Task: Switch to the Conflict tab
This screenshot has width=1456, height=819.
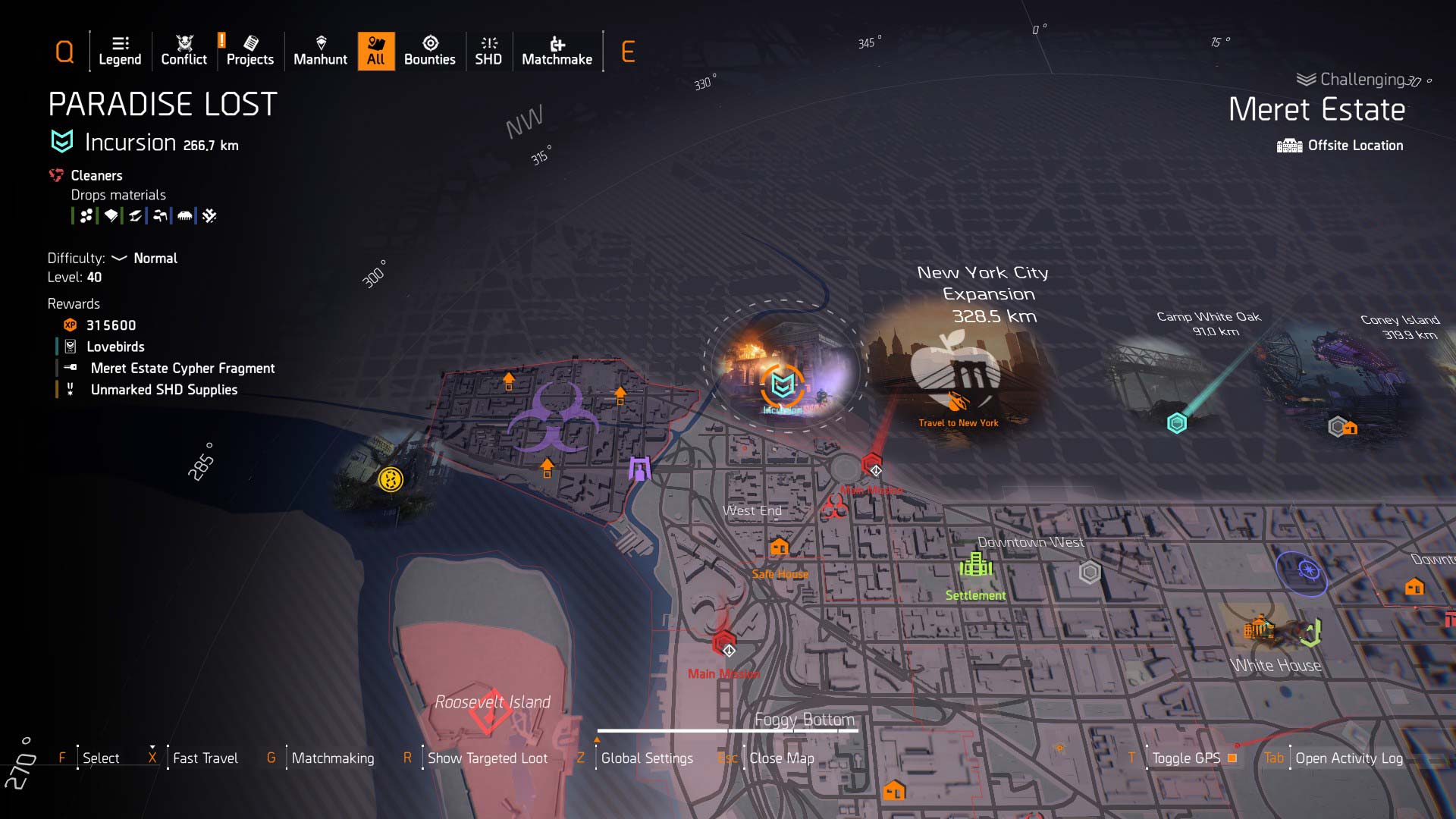Action: 184,51
